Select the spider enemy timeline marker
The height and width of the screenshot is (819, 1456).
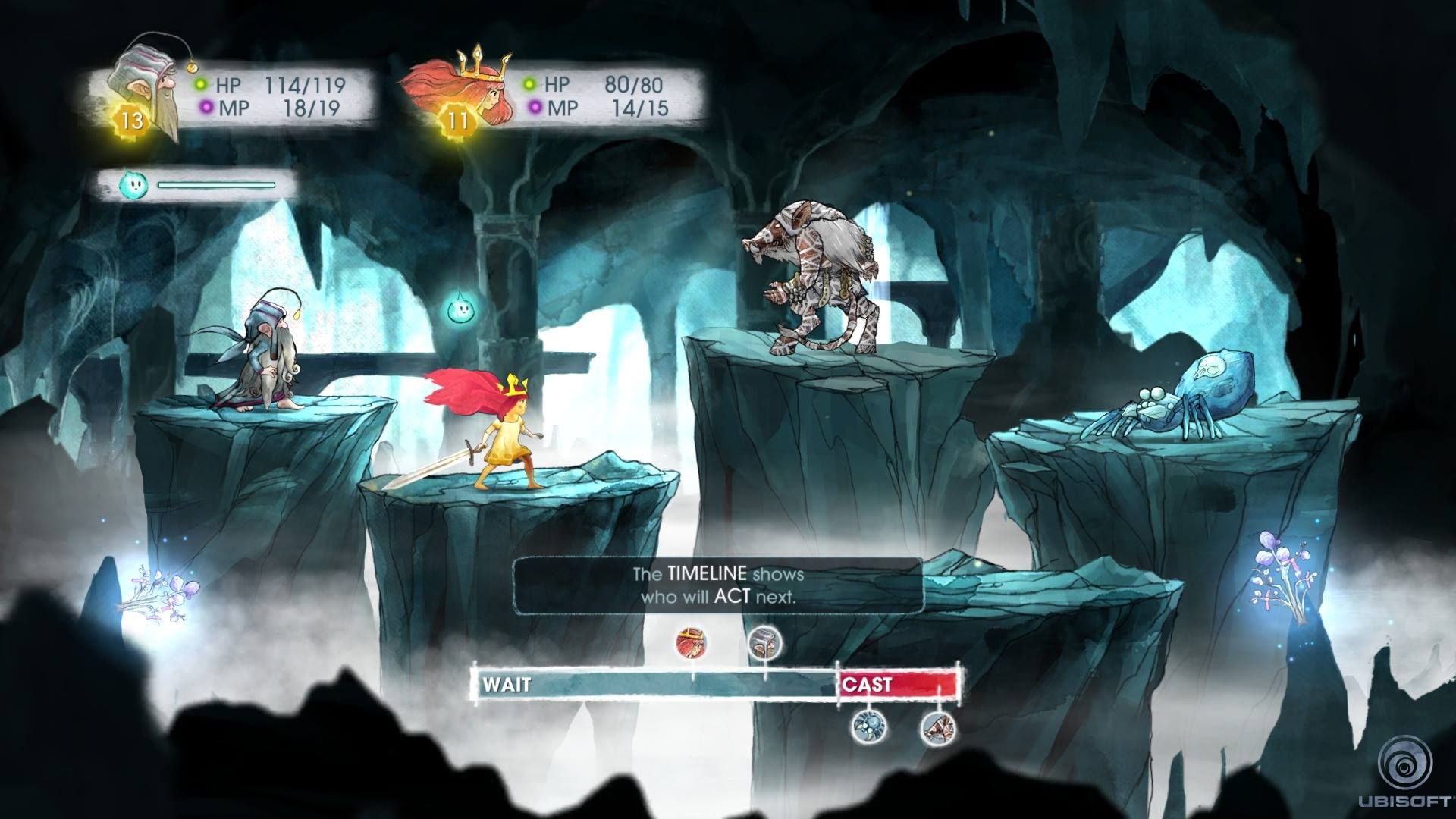click(864, 728)
